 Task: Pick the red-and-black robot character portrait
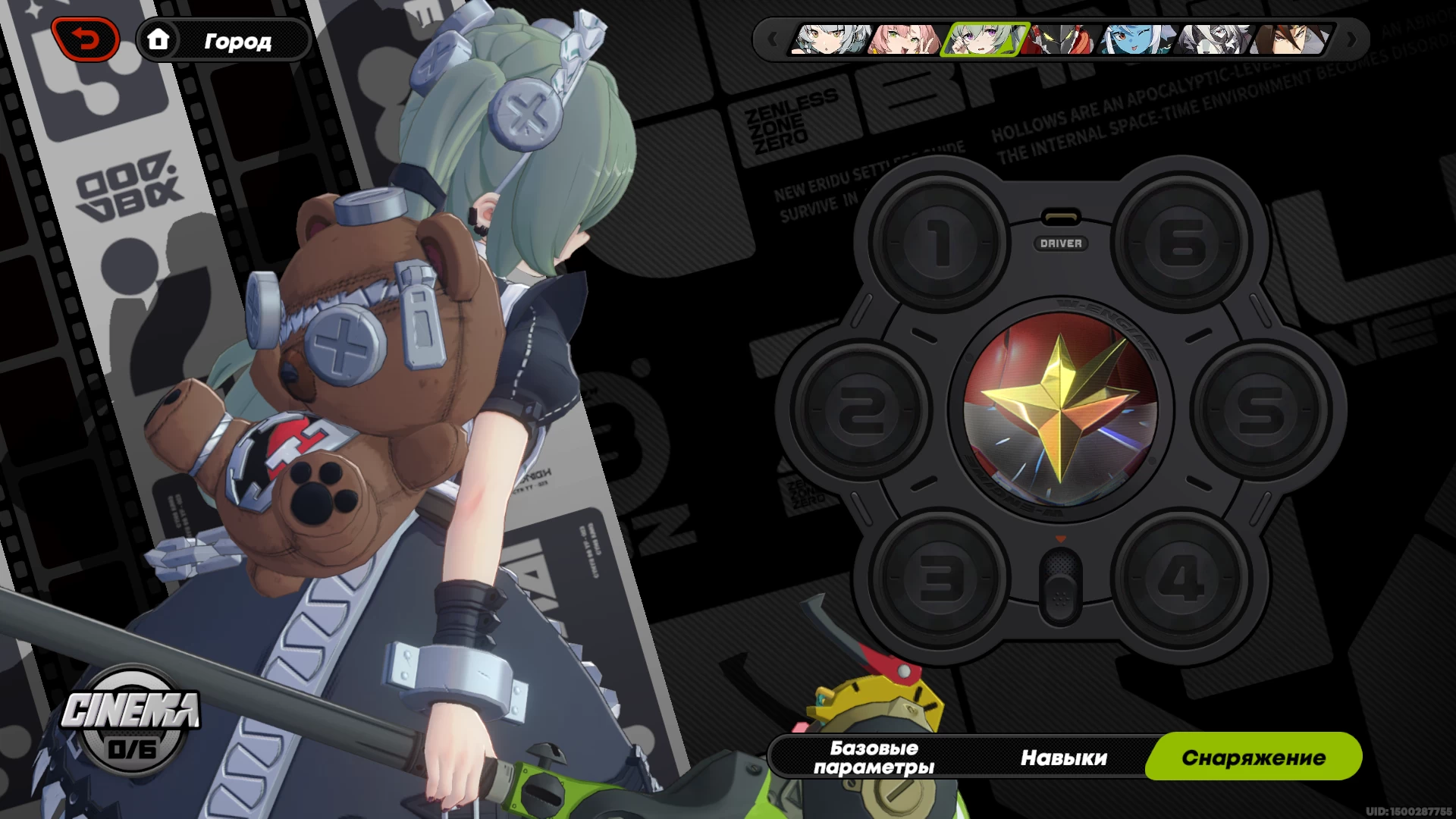(x=1059, y=39)
